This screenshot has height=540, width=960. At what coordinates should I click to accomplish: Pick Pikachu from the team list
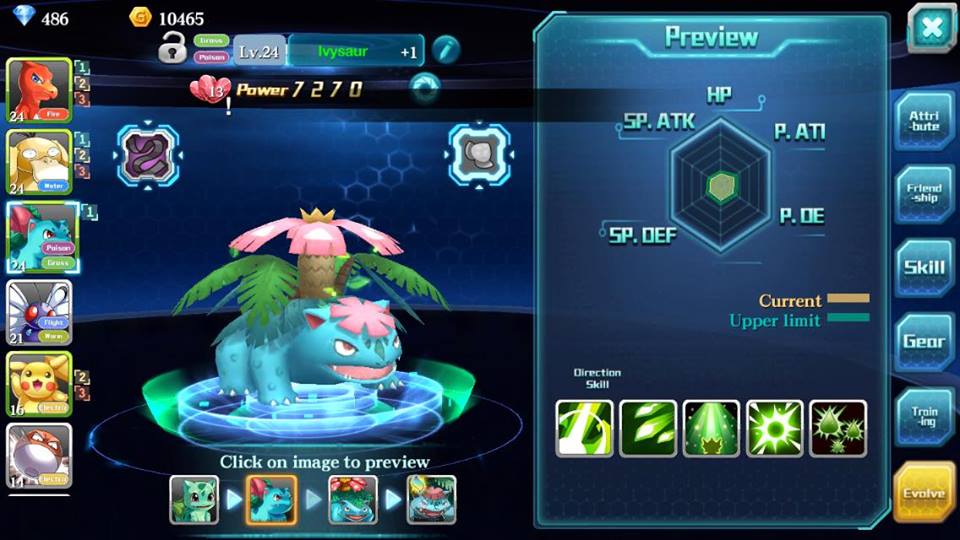(39, 385)
